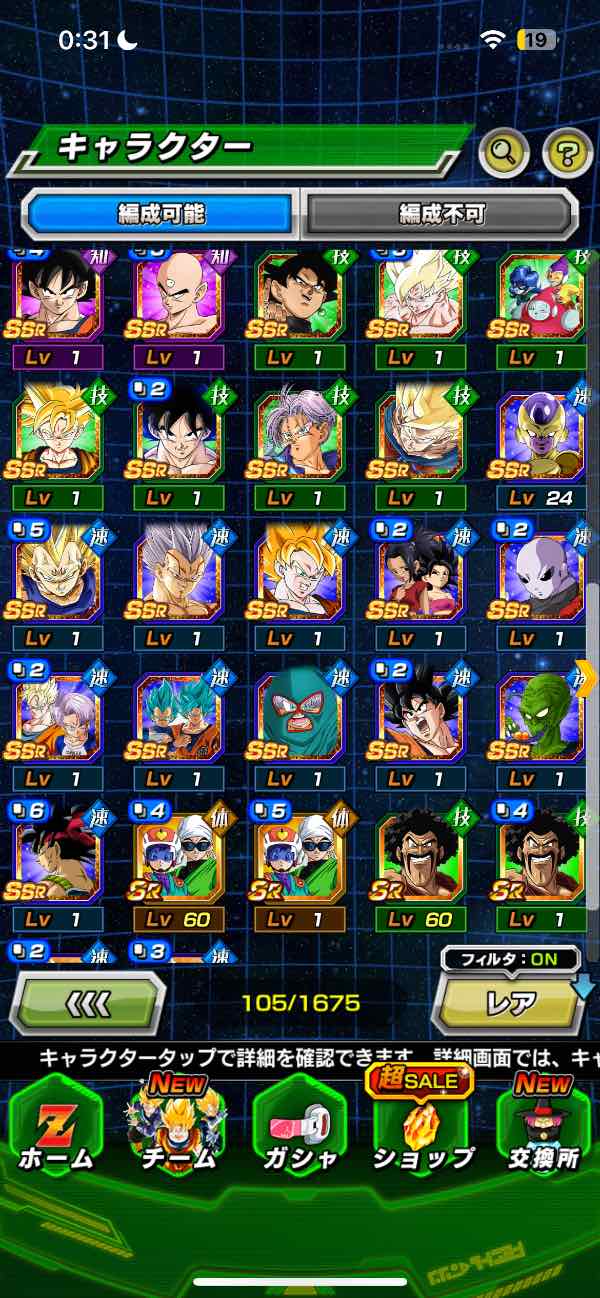The height and width of the screenshot is (1298, 600).
Task: Switch to the 編成可能 tab
Action: (x=161, y=213)
